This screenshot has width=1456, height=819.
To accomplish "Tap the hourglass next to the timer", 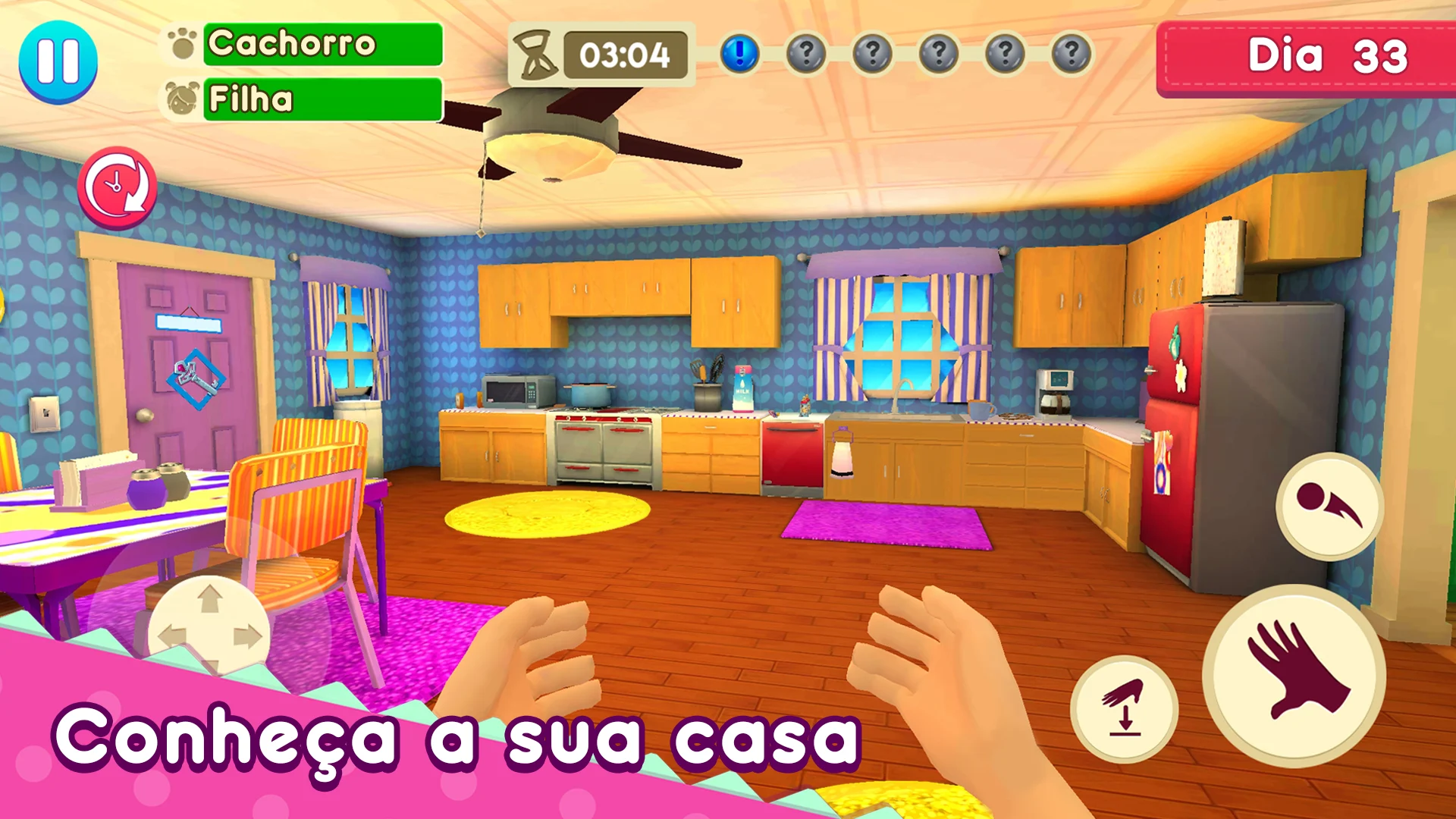I will click(536, 55).
